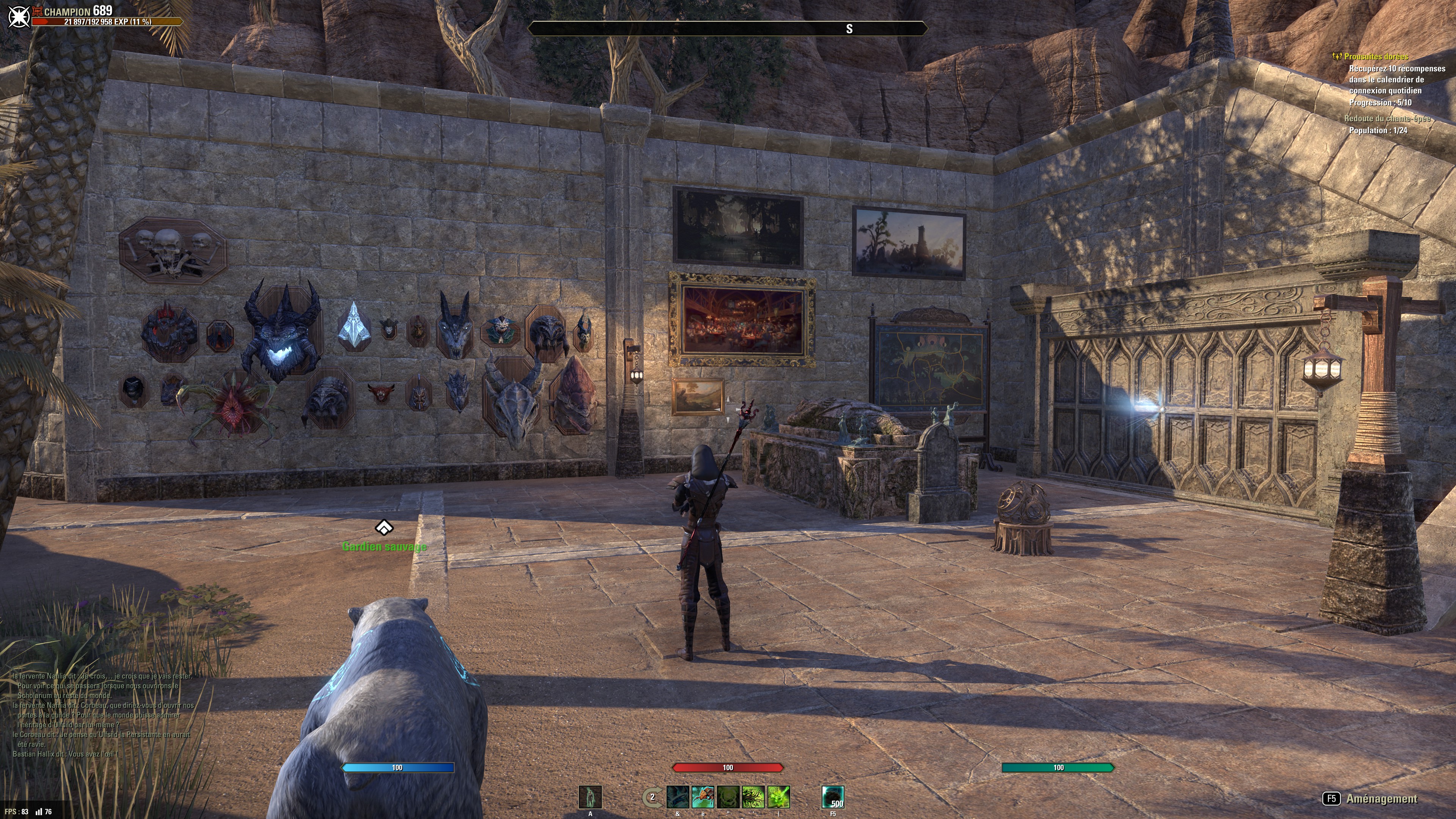Select the compass bar showing S

coord(728,29)
